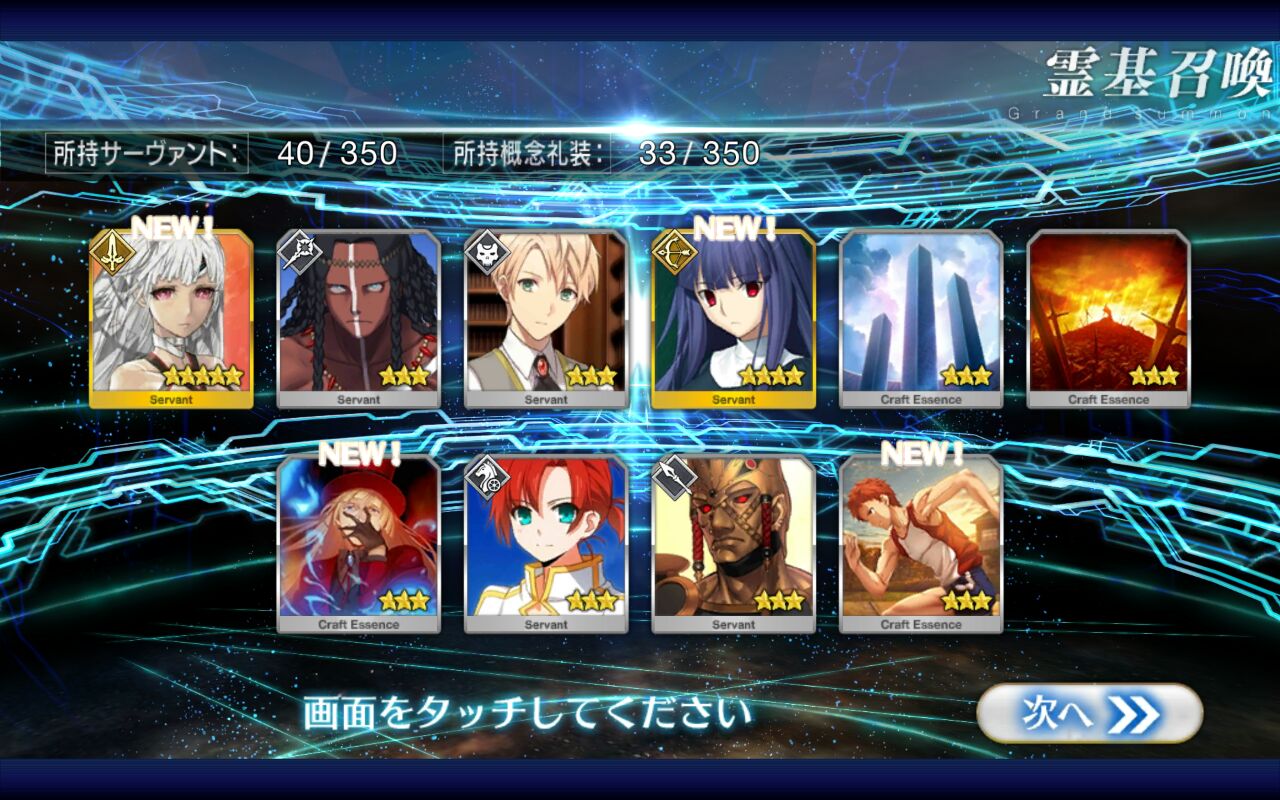
Task: Select the four-star purple-haired Archer card
Action: 733,319
